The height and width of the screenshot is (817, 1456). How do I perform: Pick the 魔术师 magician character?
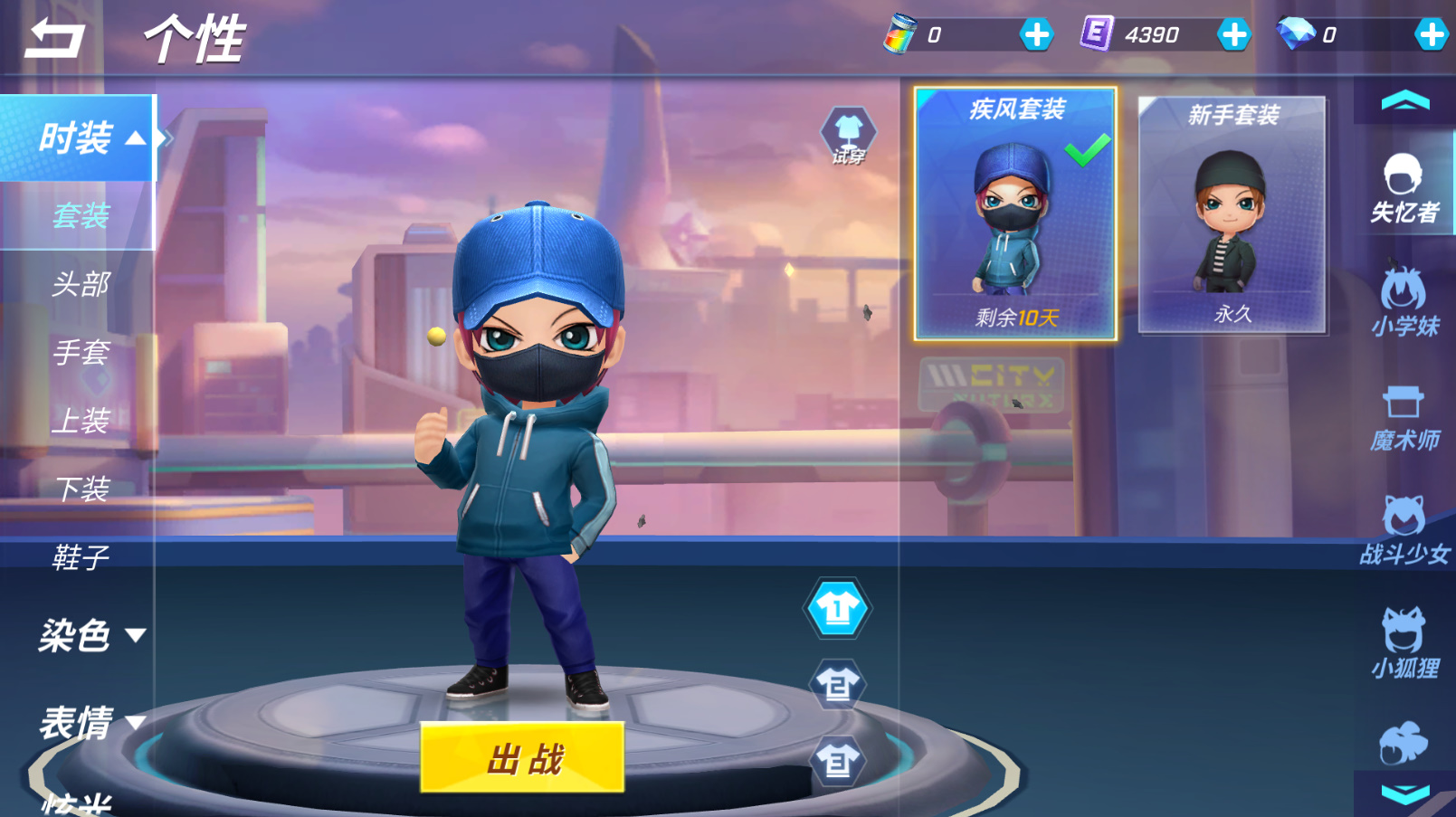1404,418
